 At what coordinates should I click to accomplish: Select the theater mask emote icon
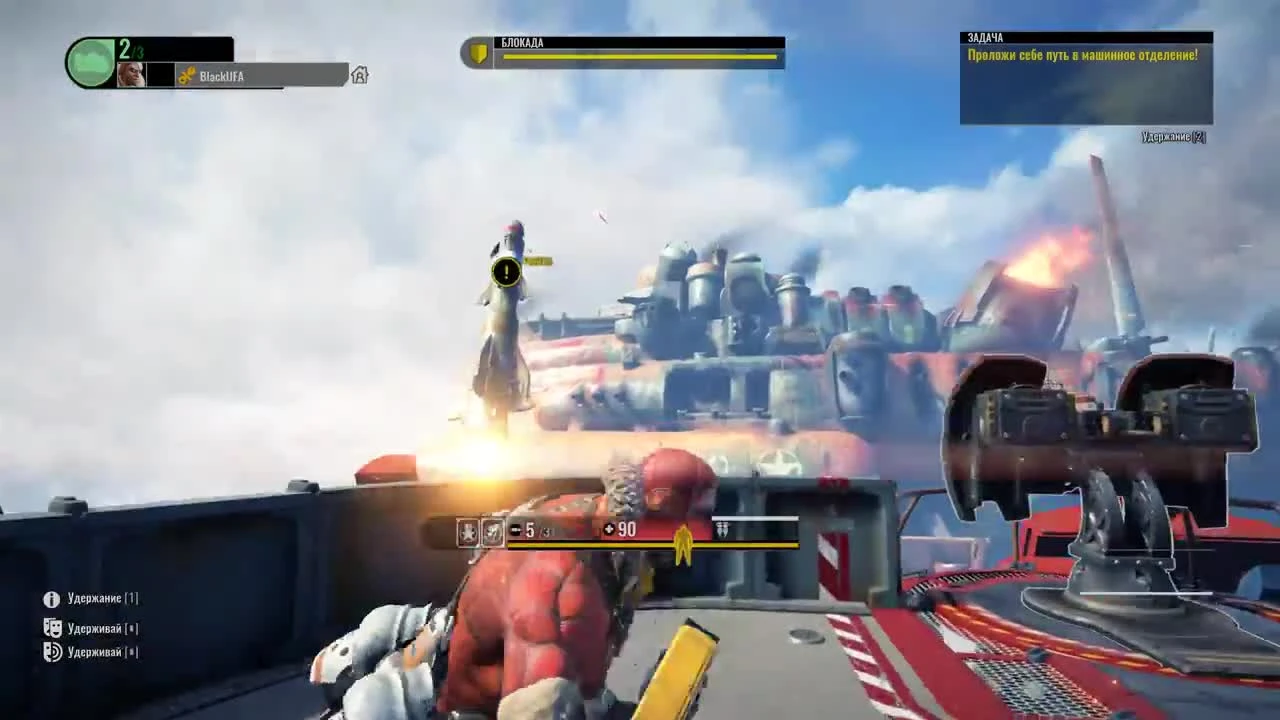(51, 628)
